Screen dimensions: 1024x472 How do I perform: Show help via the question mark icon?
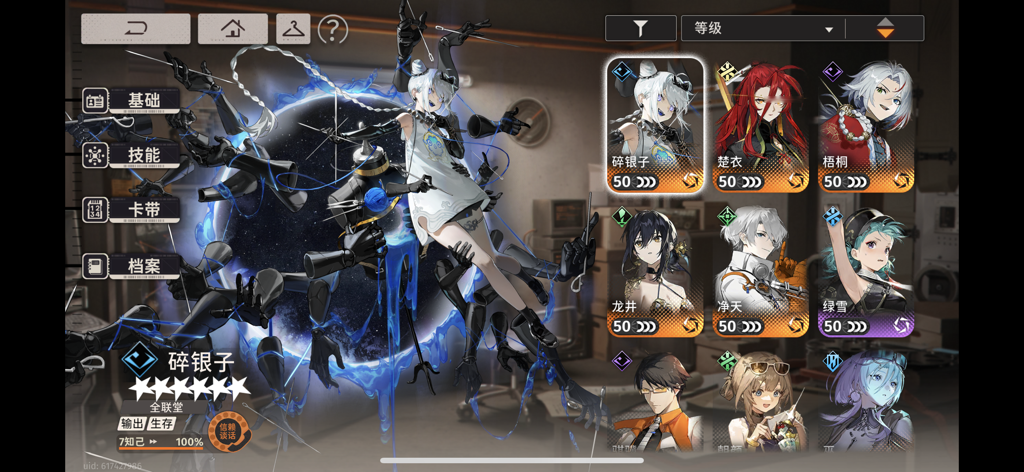(332, 29)
